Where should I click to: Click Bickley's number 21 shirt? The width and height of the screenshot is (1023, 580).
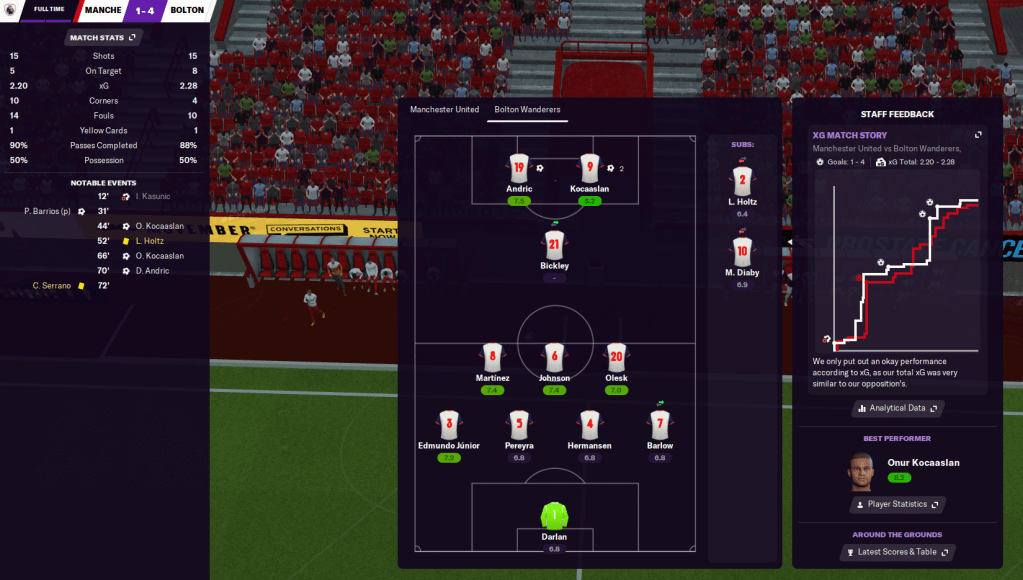click(x=554, y=244)
